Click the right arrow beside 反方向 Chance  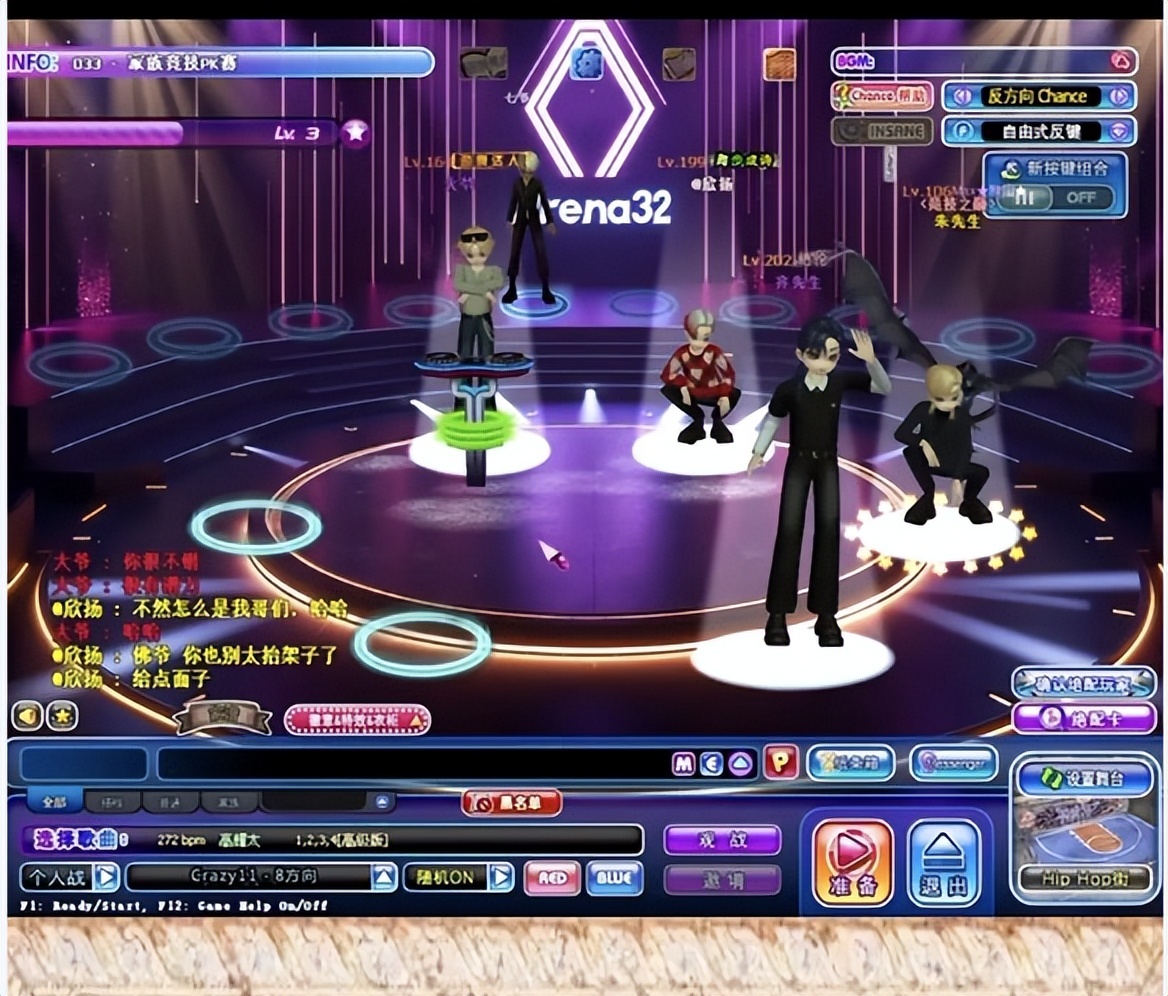coord(1118,96)
